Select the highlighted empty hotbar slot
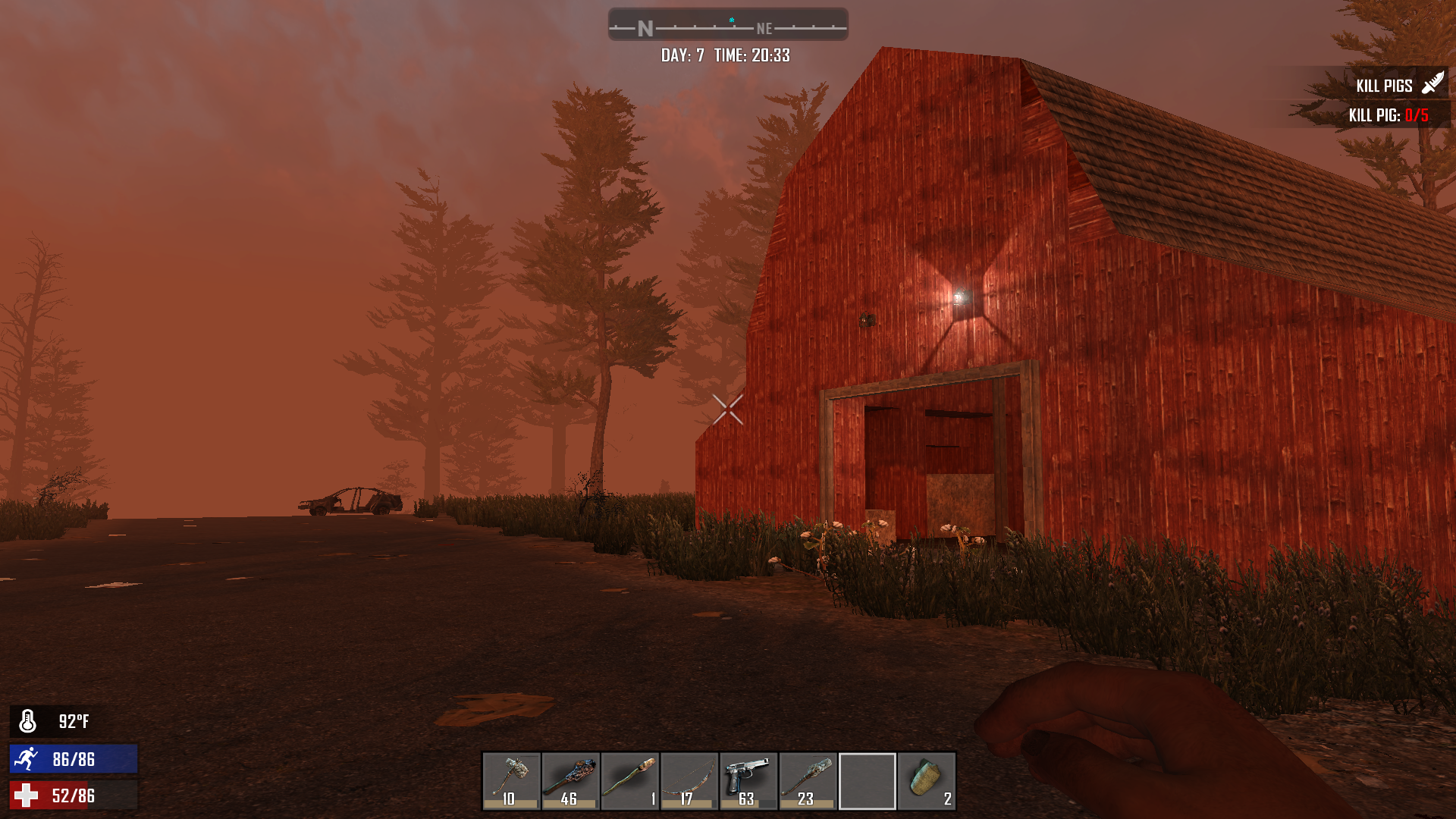Viewport: 1456px width, 819px height. coord(867,781)
